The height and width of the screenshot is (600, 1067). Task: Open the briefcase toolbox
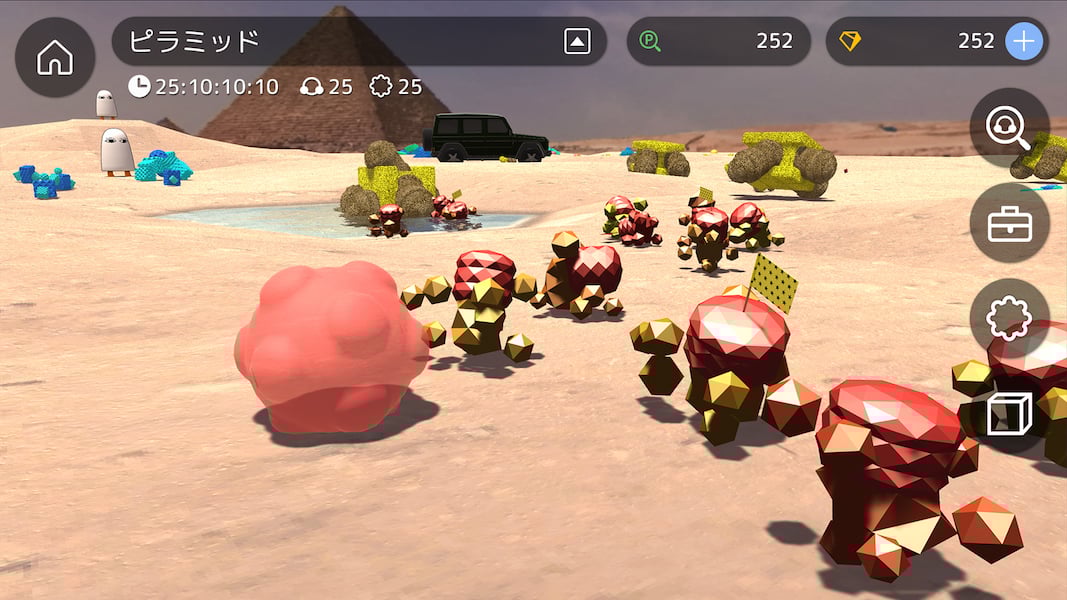click(1009, 224)
